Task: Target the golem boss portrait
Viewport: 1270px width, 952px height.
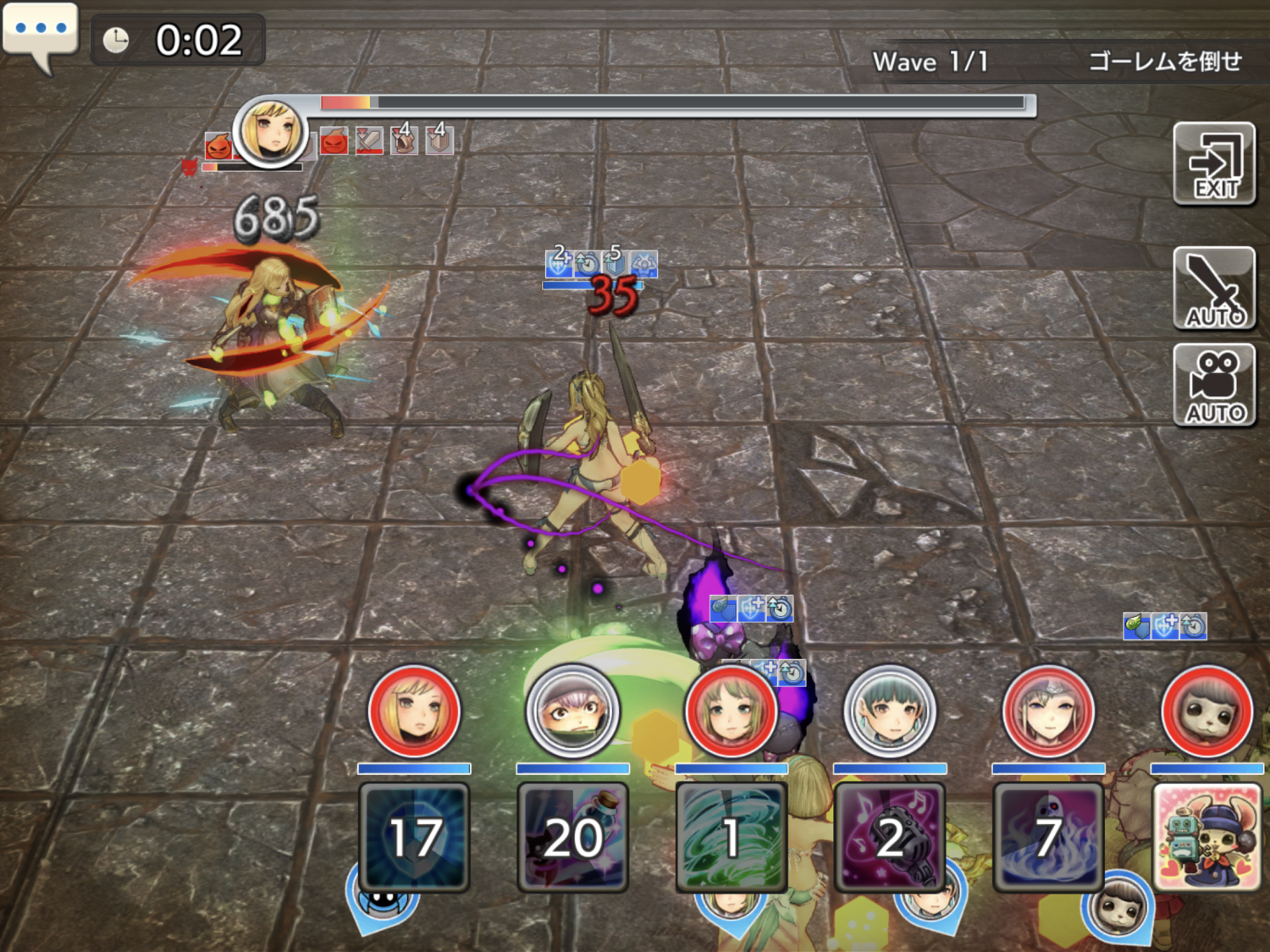Action: [270, 133]
